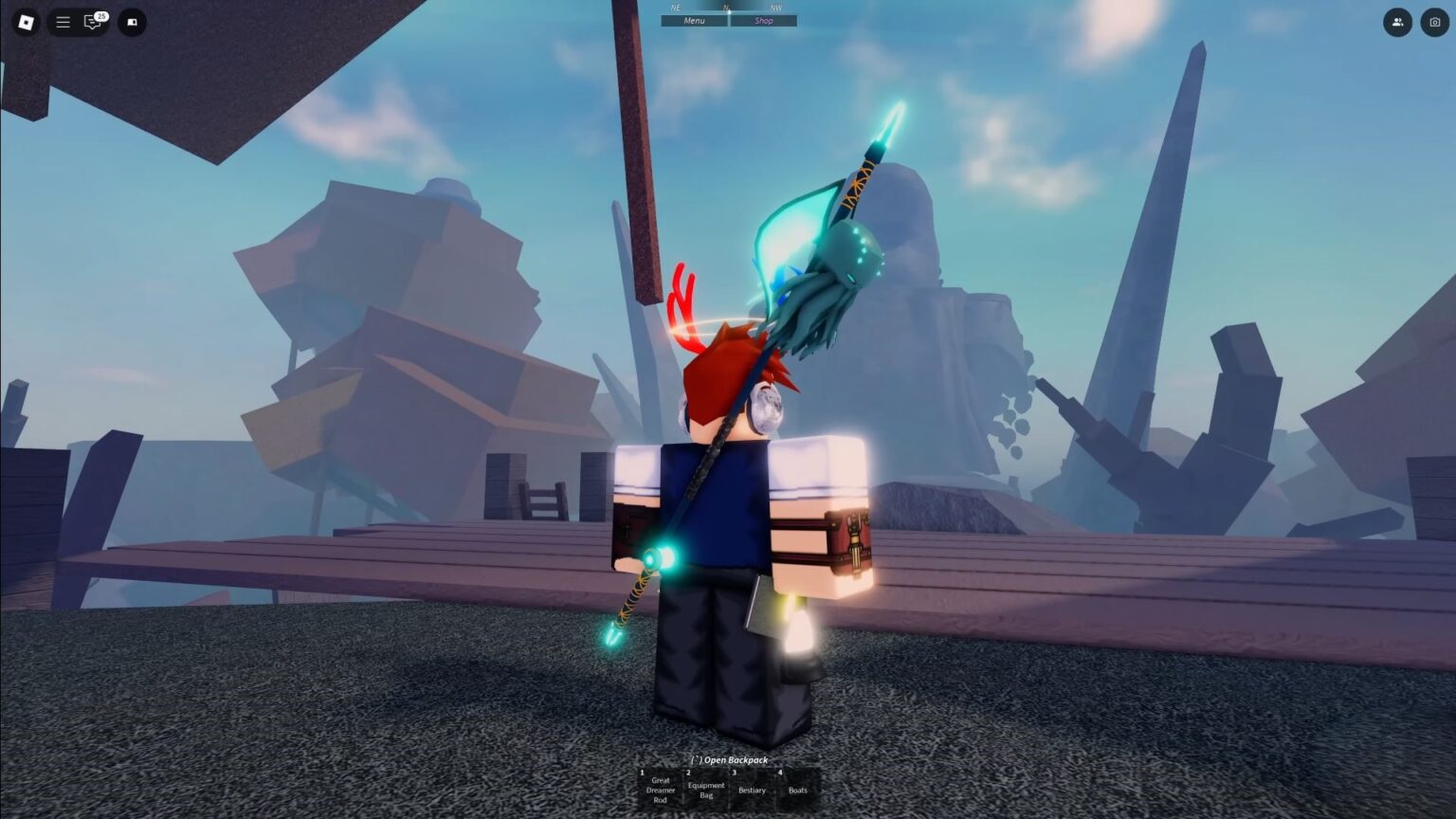Open the Roblox menu via the logo icon
This screenshot has width=1456, height=819.
[x=25, y=22]
